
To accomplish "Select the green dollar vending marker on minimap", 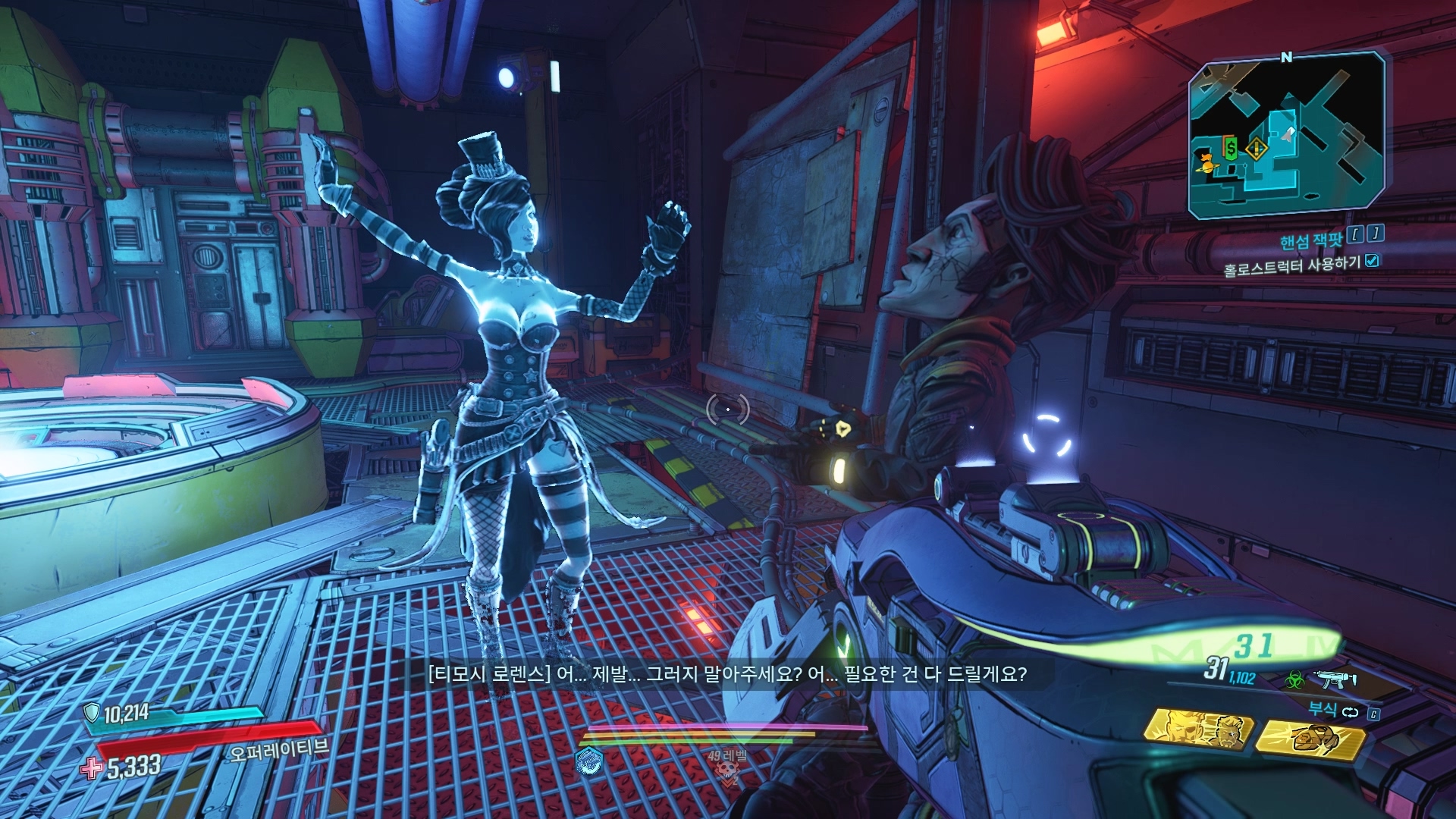I will [x=1232, y=148].
